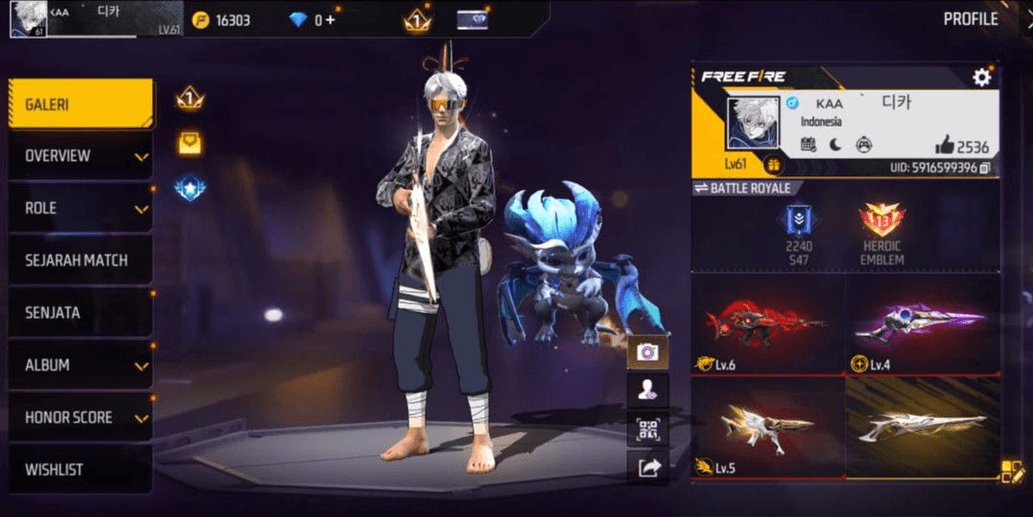Expand the Album entry

(x=80, y=365)
